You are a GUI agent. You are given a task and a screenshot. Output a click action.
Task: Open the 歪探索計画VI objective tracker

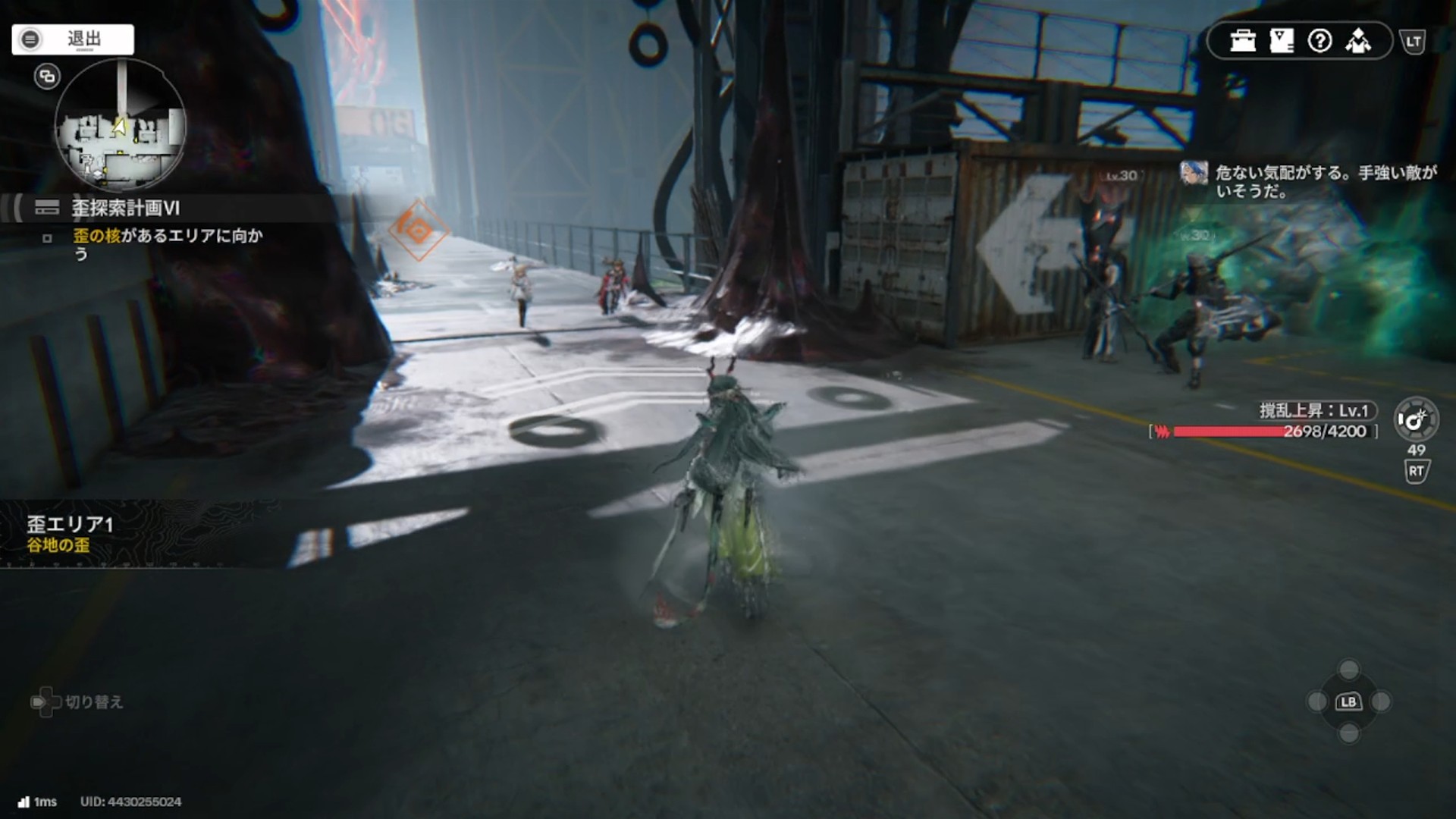(x=126, y=208)
